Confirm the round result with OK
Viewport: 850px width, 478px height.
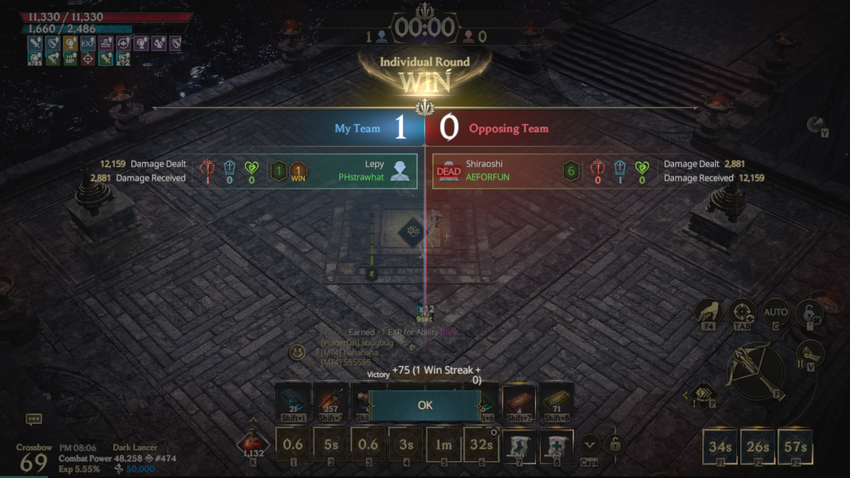[x=425, y=405]
